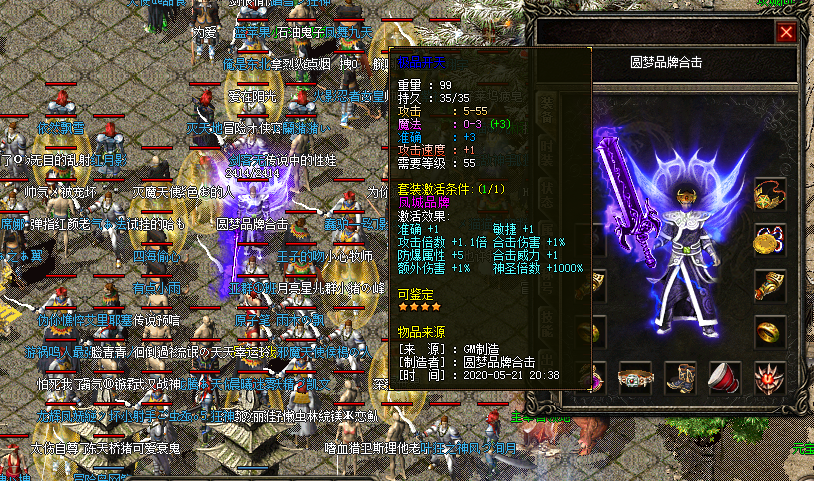Choose the boots equipment slot
The image size is (814, 481).
point(681,379)
